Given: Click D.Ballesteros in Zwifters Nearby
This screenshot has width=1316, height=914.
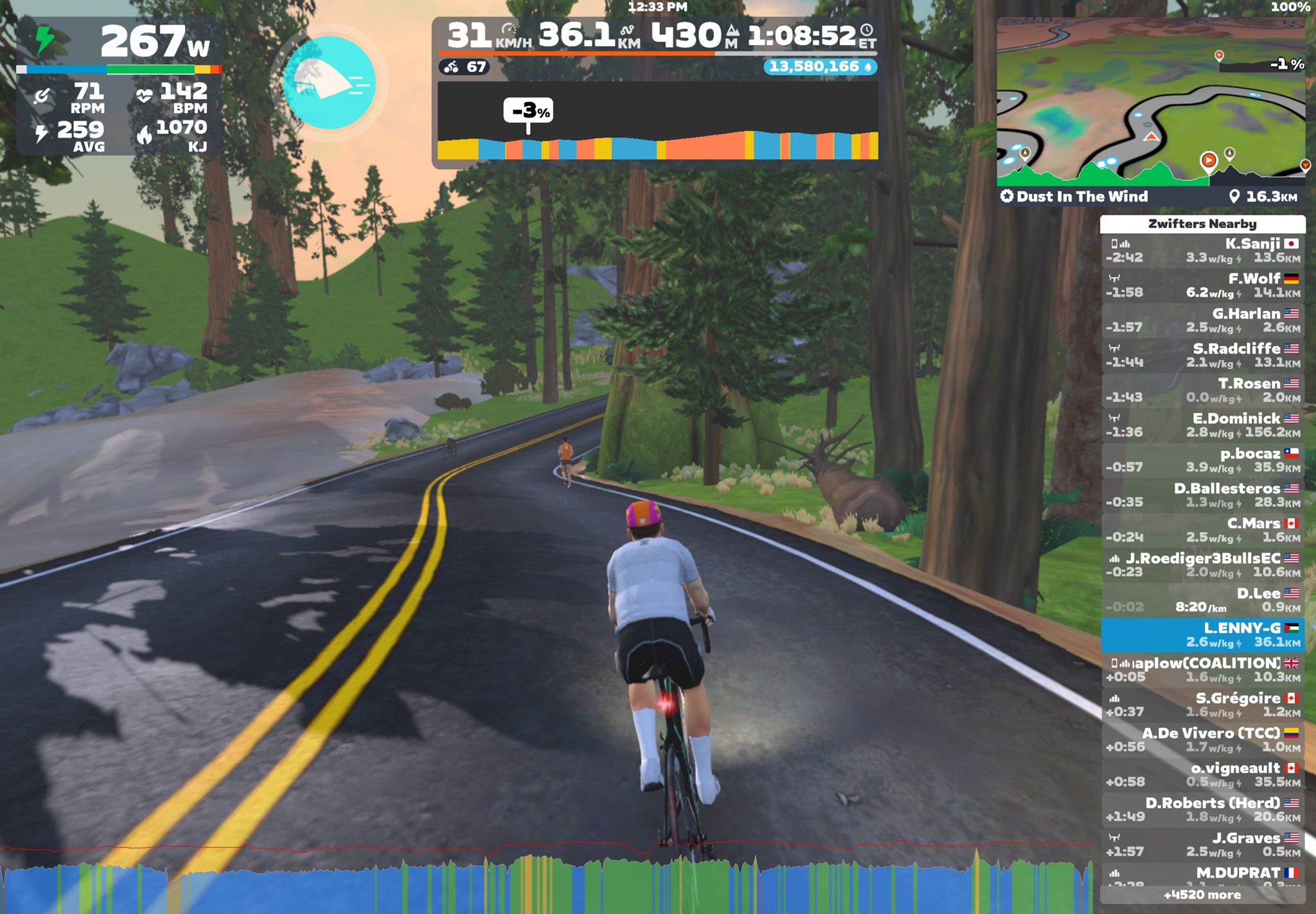Looking at the screenshot, I should pyautogui.click(x=1202, y=495).
